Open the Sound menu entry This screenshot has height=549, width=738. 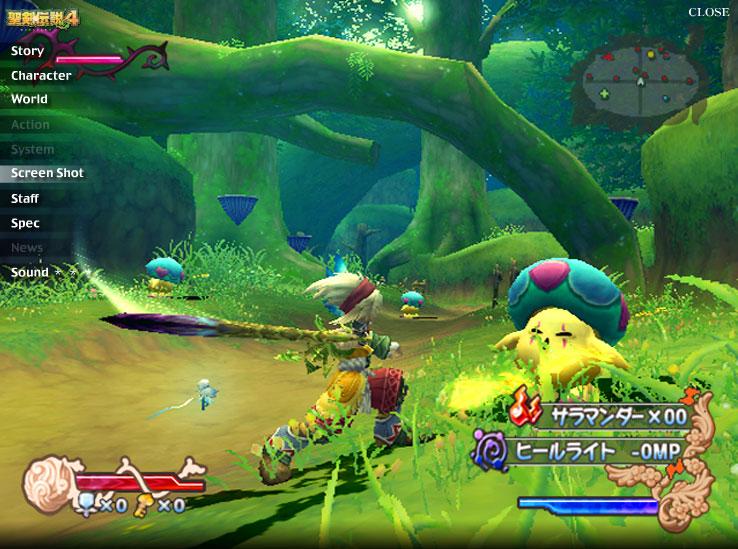pos(30,272)
